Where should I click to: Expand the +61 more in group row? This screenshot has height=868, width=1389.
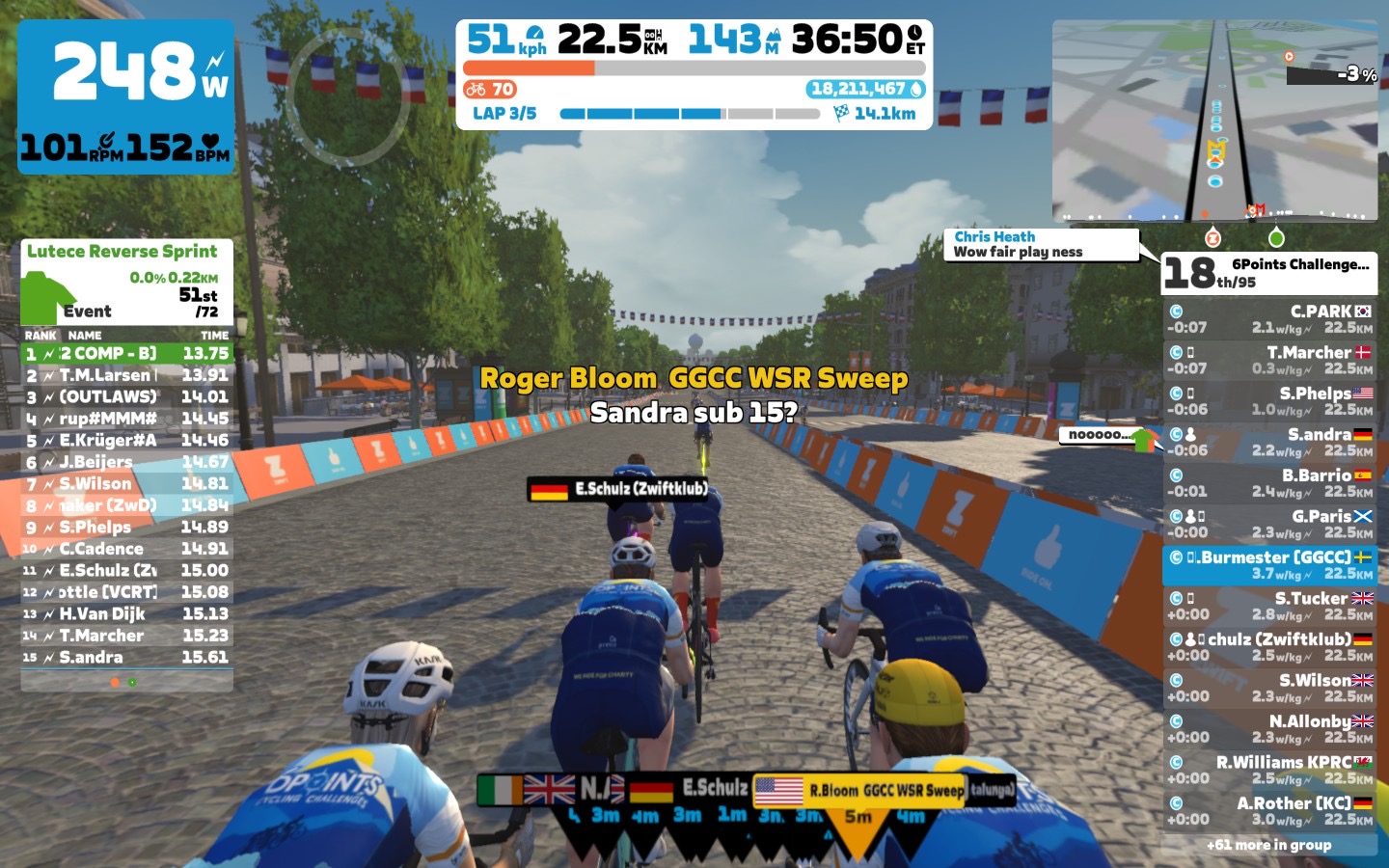pyautogui.click(x=1269, y=845)
